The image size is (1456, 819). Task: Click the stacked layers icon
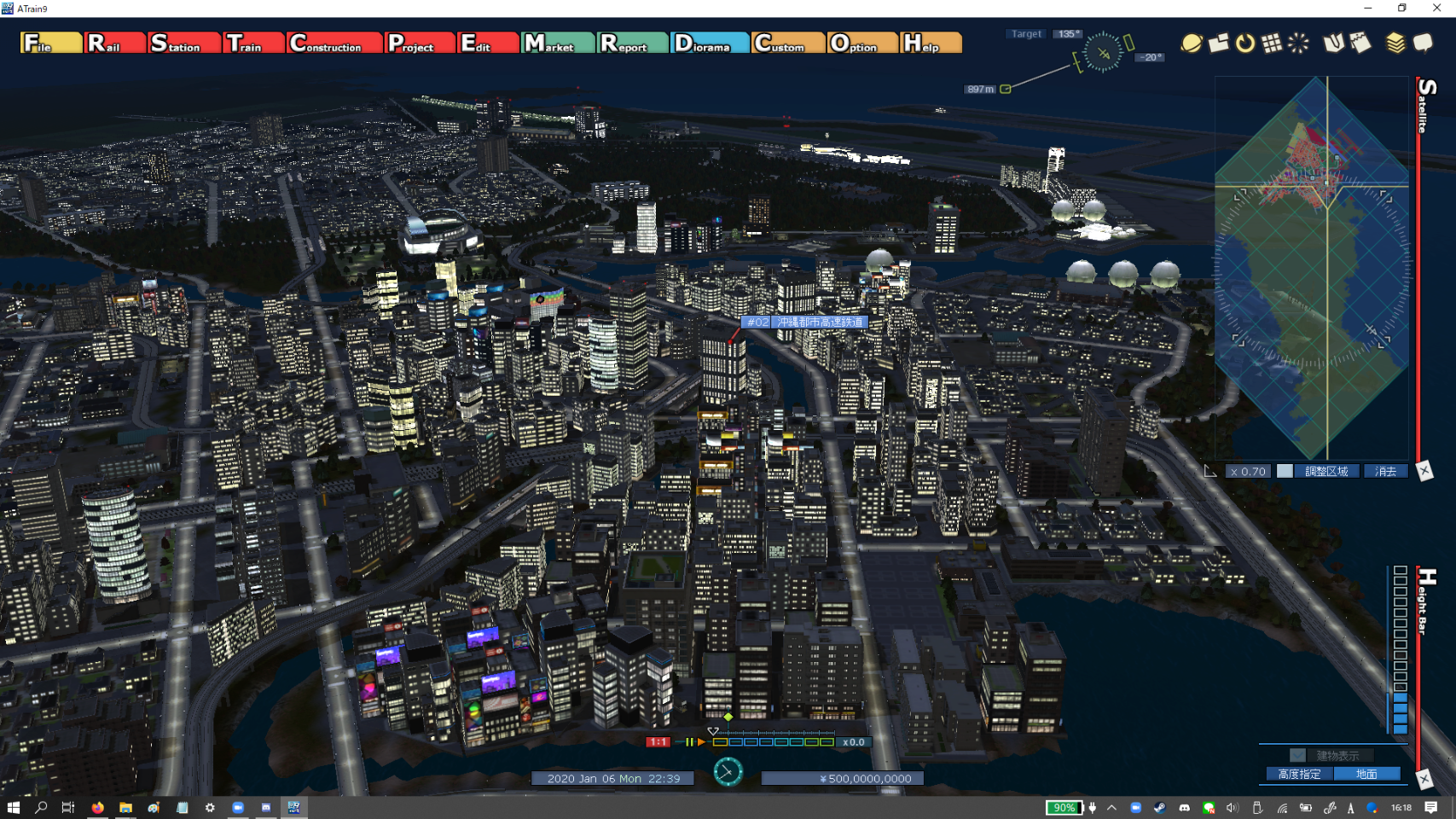[x=1395, y=43]
